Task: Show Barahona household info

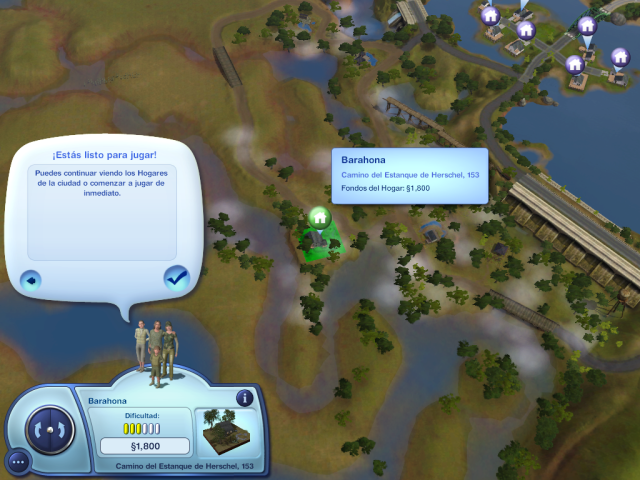Action: [x=244, y=398]
